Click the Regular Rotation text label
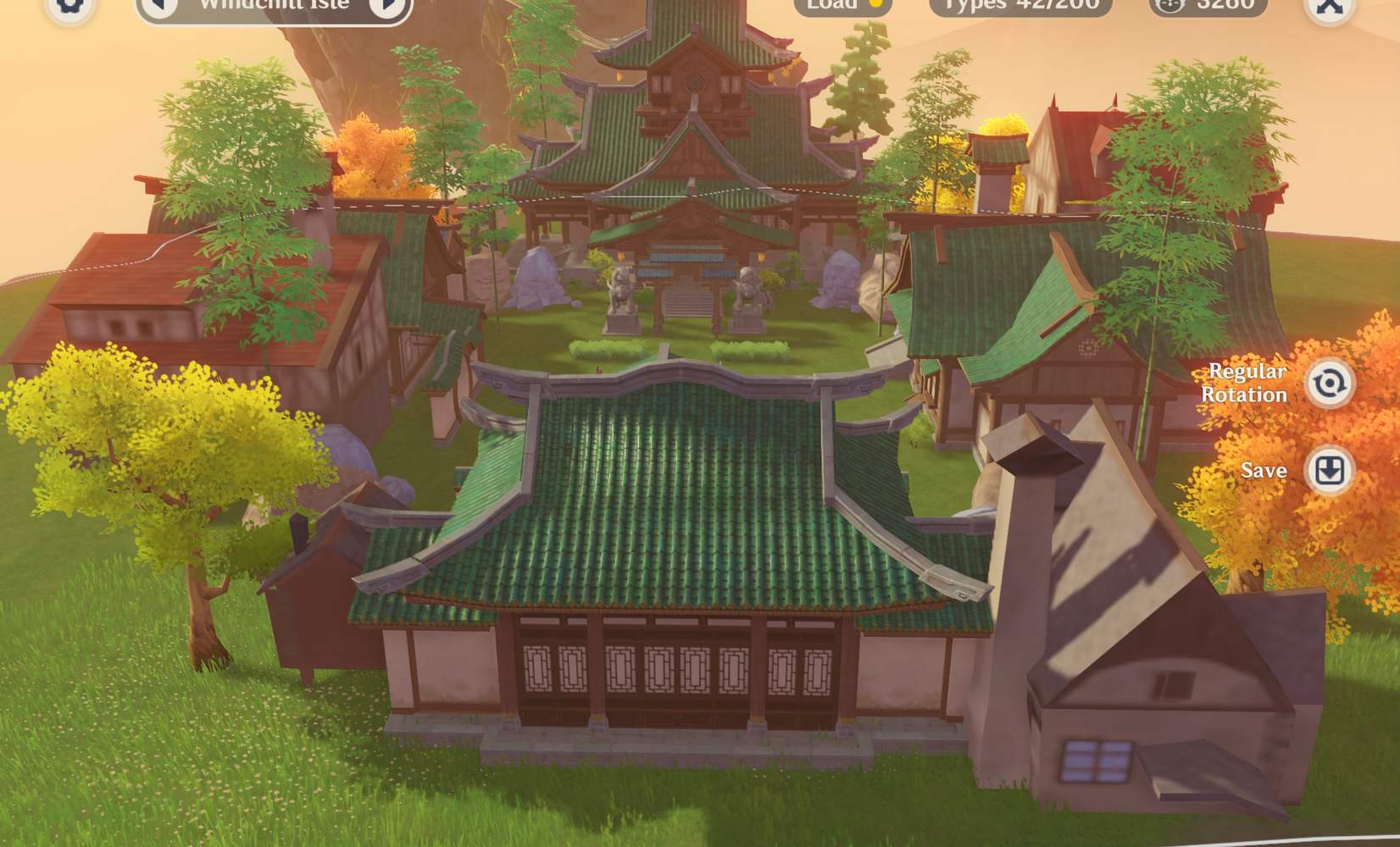The height and width of the screenshot is (847, 1400). [1247, 383]
